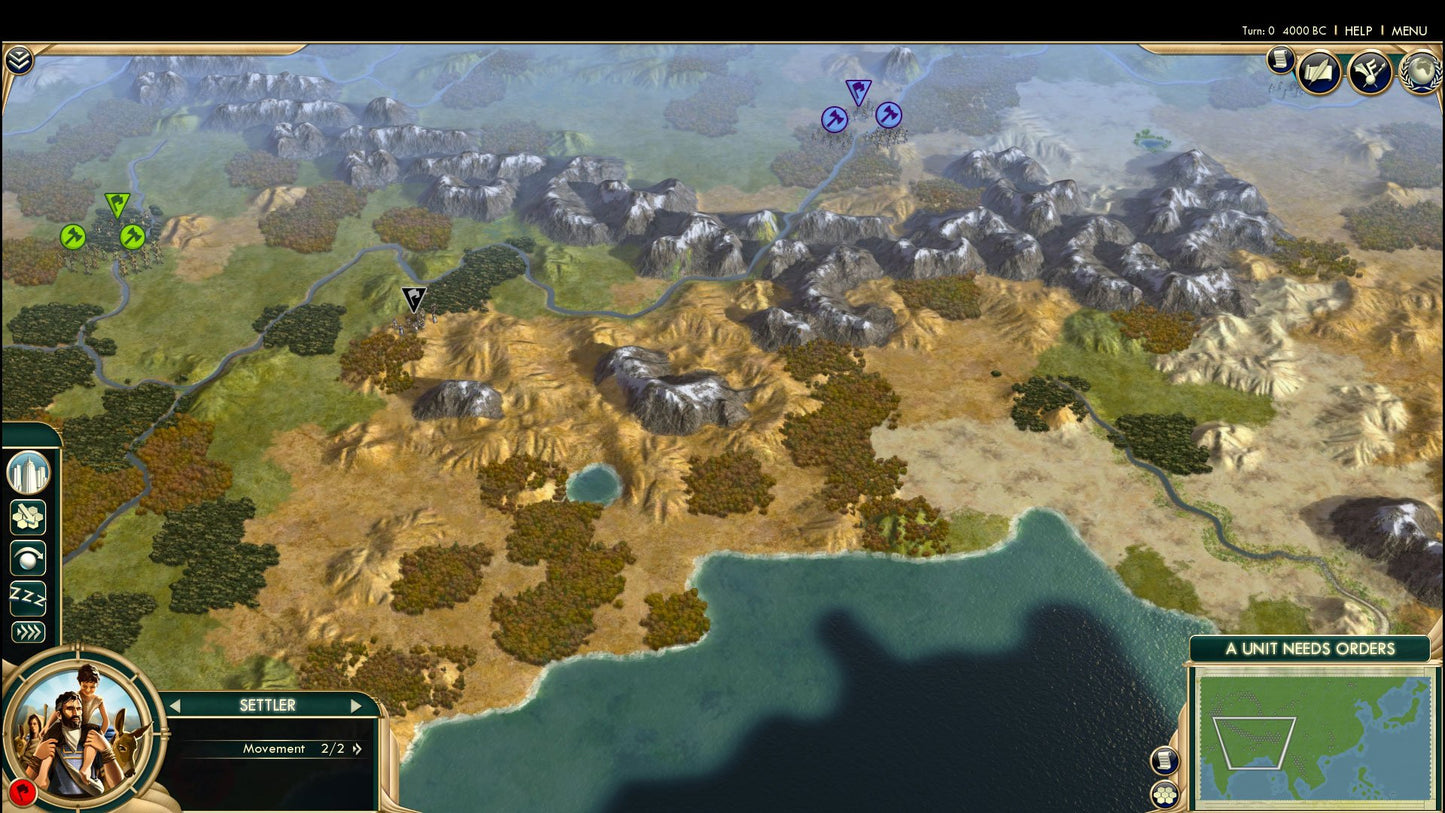This screenshot has width=1445, height=813.
Task: Select the city view icon in left sidebar
Action: click(27, 473)
